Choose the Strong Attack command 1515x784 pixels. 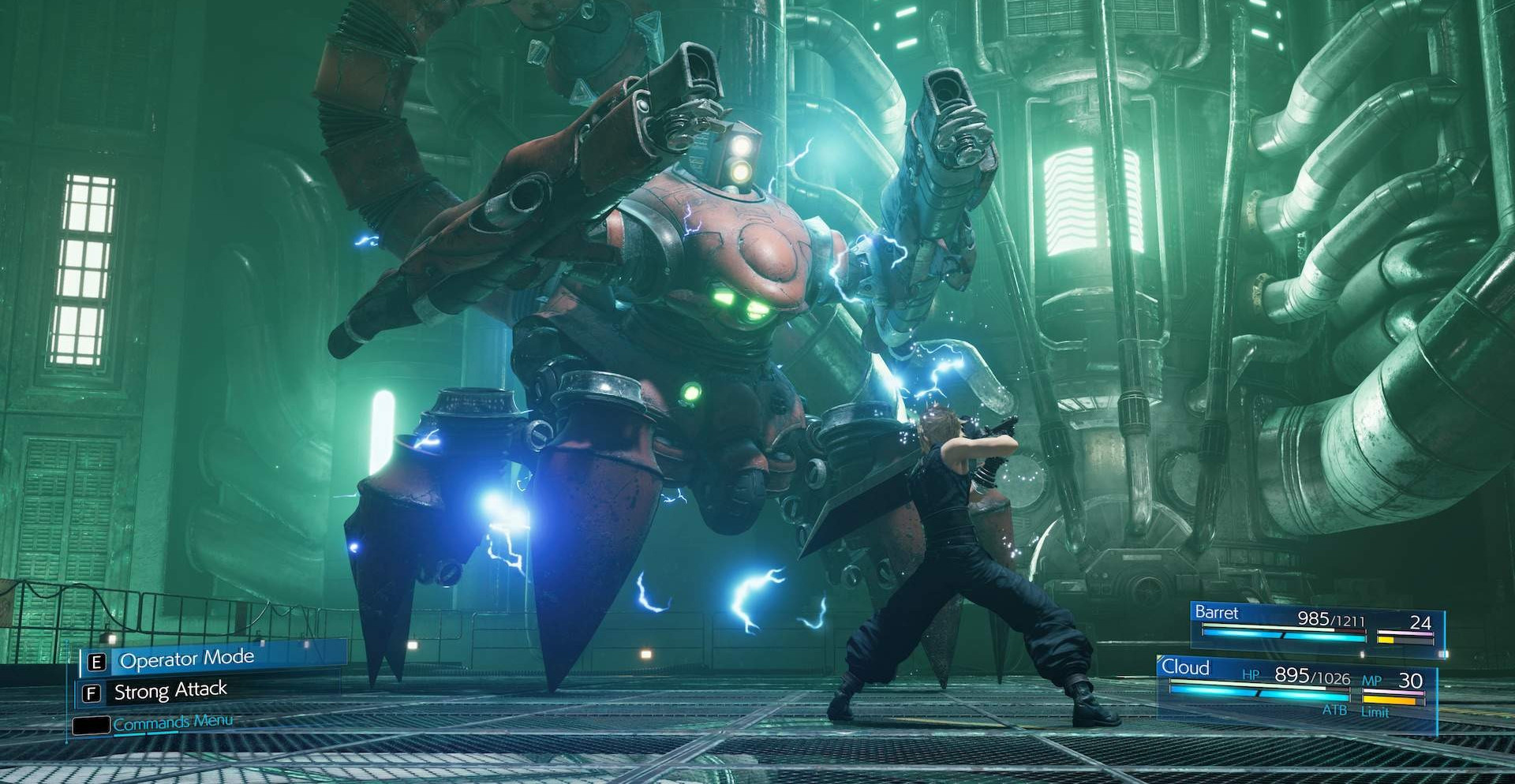point(170,692)
